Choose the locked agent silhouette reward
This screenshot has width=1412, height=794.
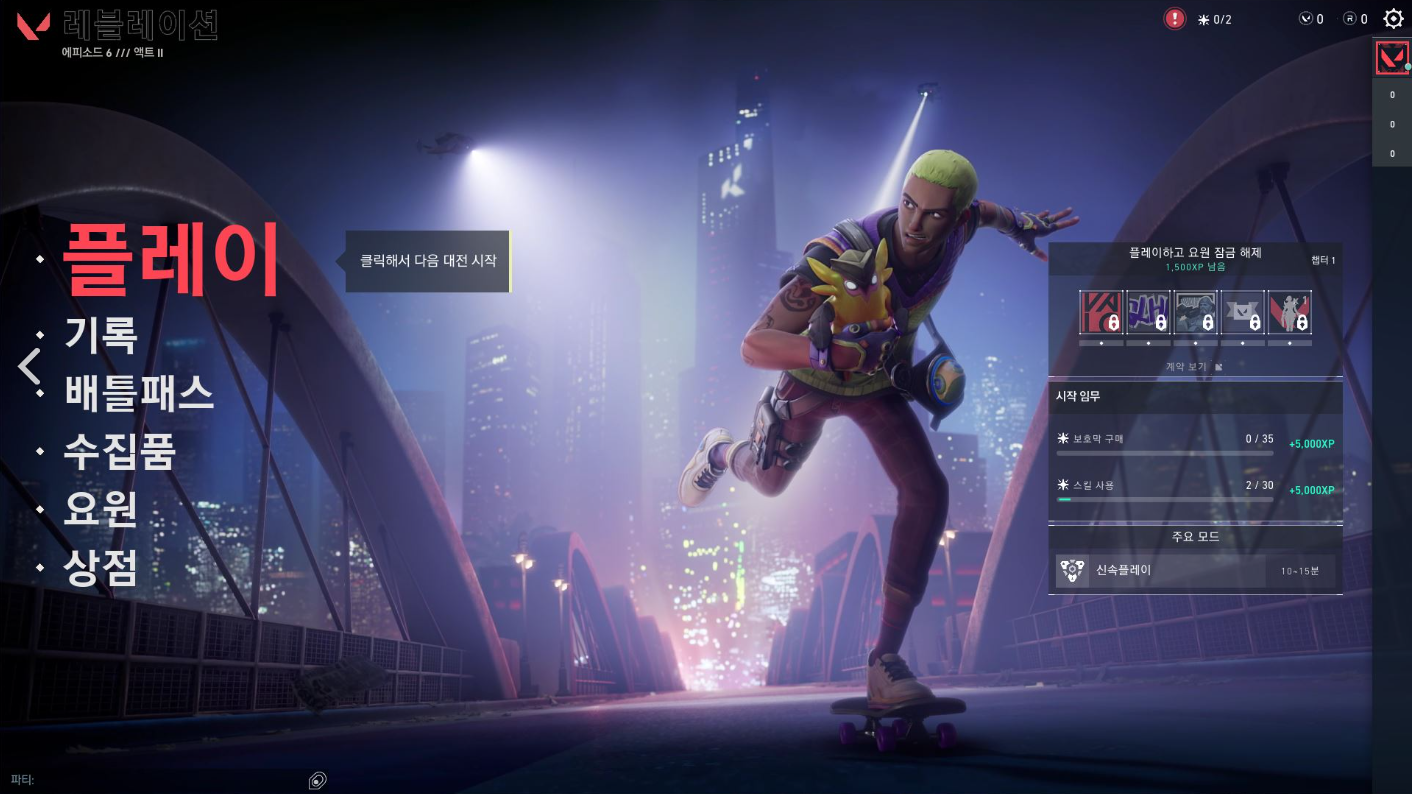[x=1289, y=313]
